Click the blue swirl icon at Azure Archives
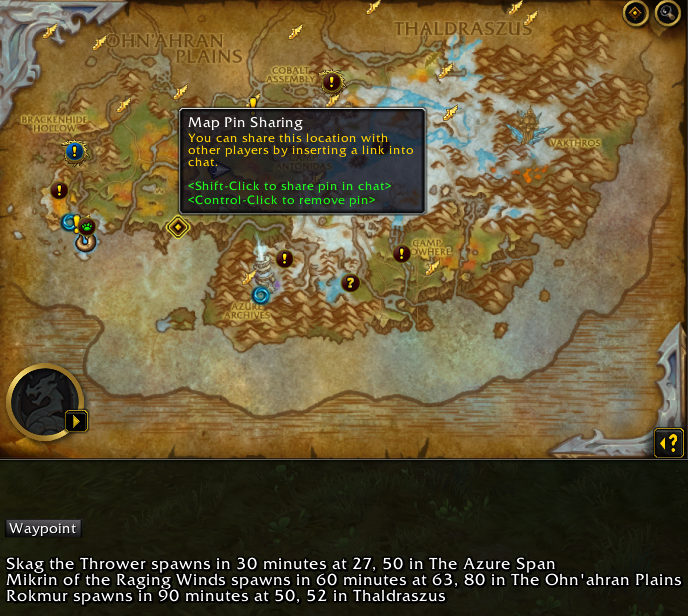The height and width of the screenshot is (616, 688). pyautogui.click(x=261, y=295)
